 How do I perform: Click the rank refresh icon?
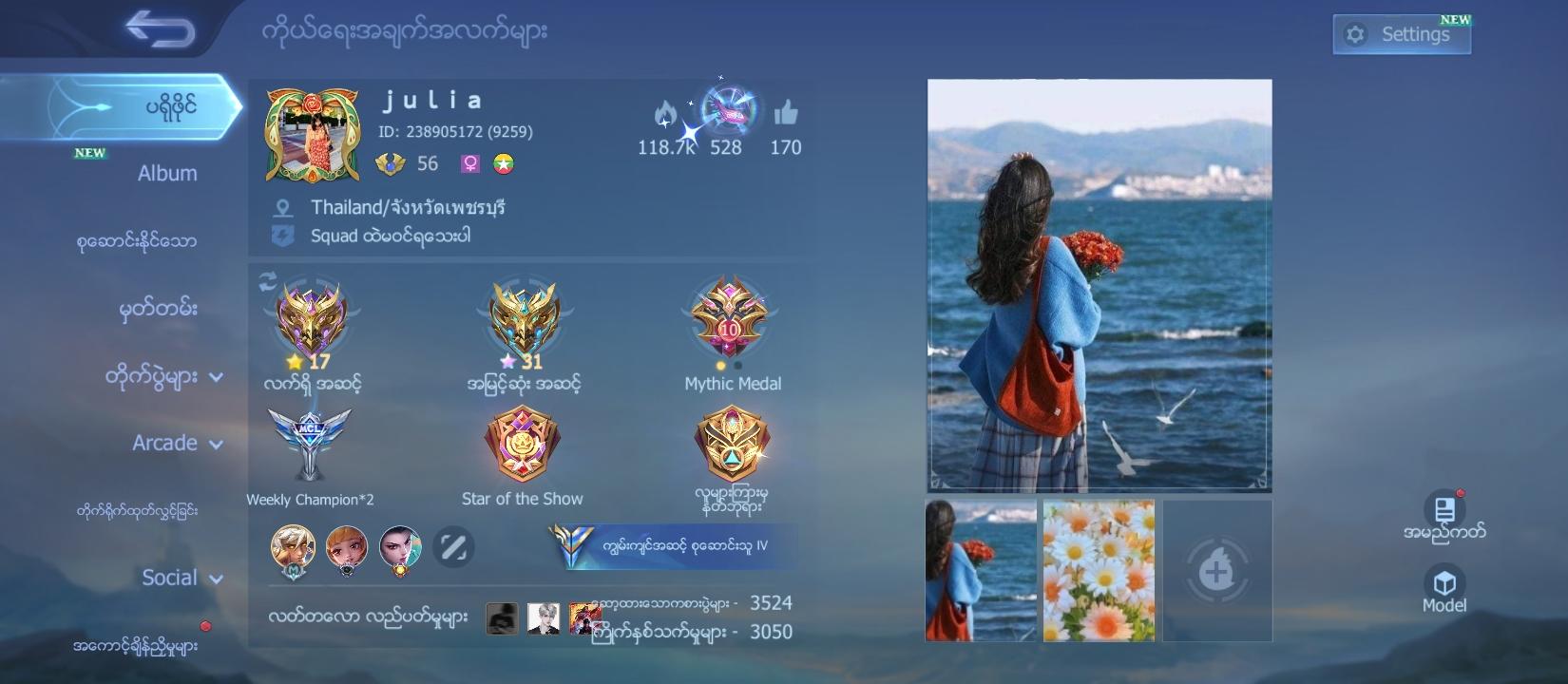coord(266,280)
